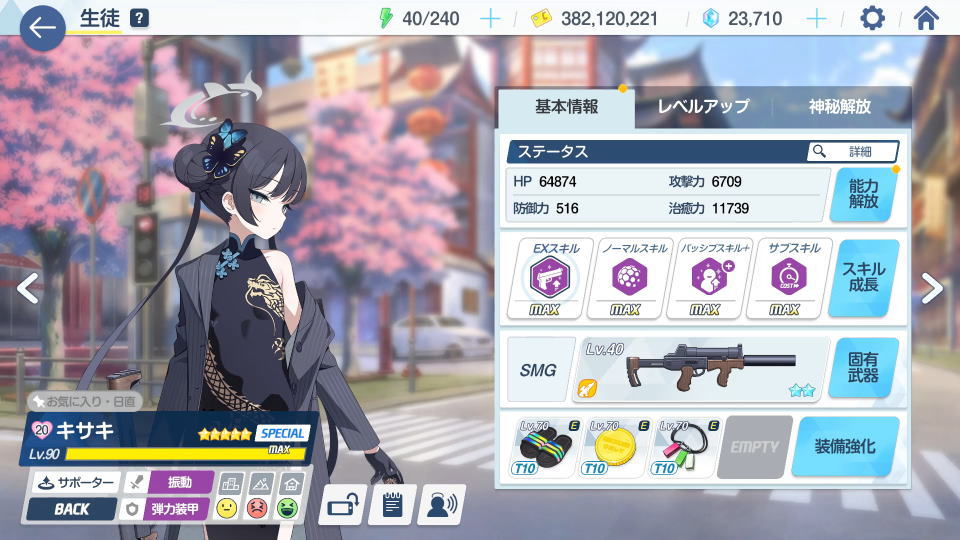Viewport: 960px width, 540px height.
Task: Open the settings gear
Action: point(872,18)
